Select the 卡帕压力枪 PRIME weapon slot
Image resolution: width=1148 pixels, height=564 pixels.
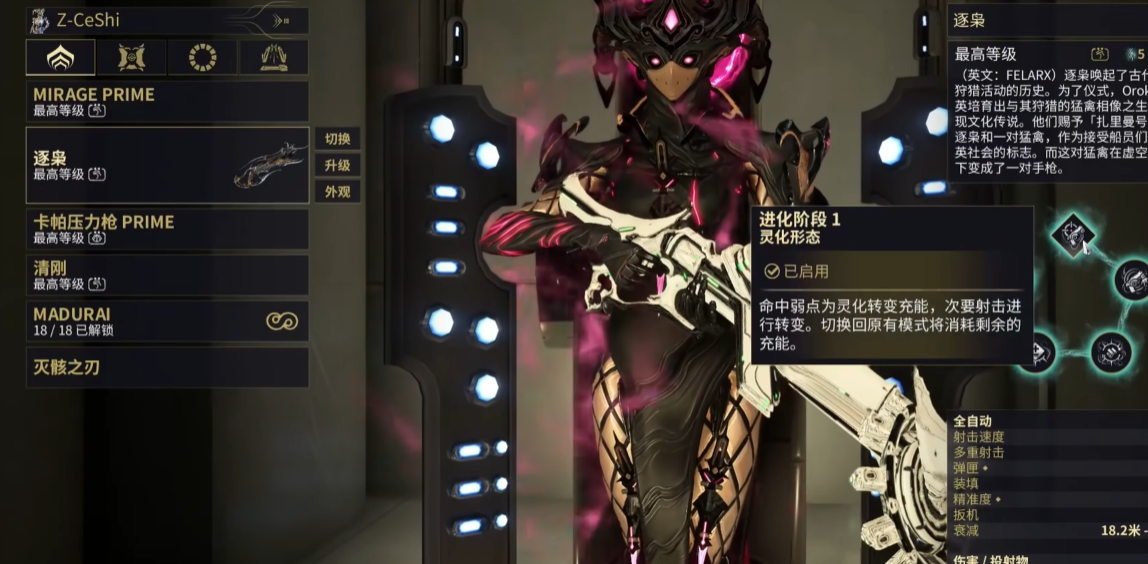166,229
